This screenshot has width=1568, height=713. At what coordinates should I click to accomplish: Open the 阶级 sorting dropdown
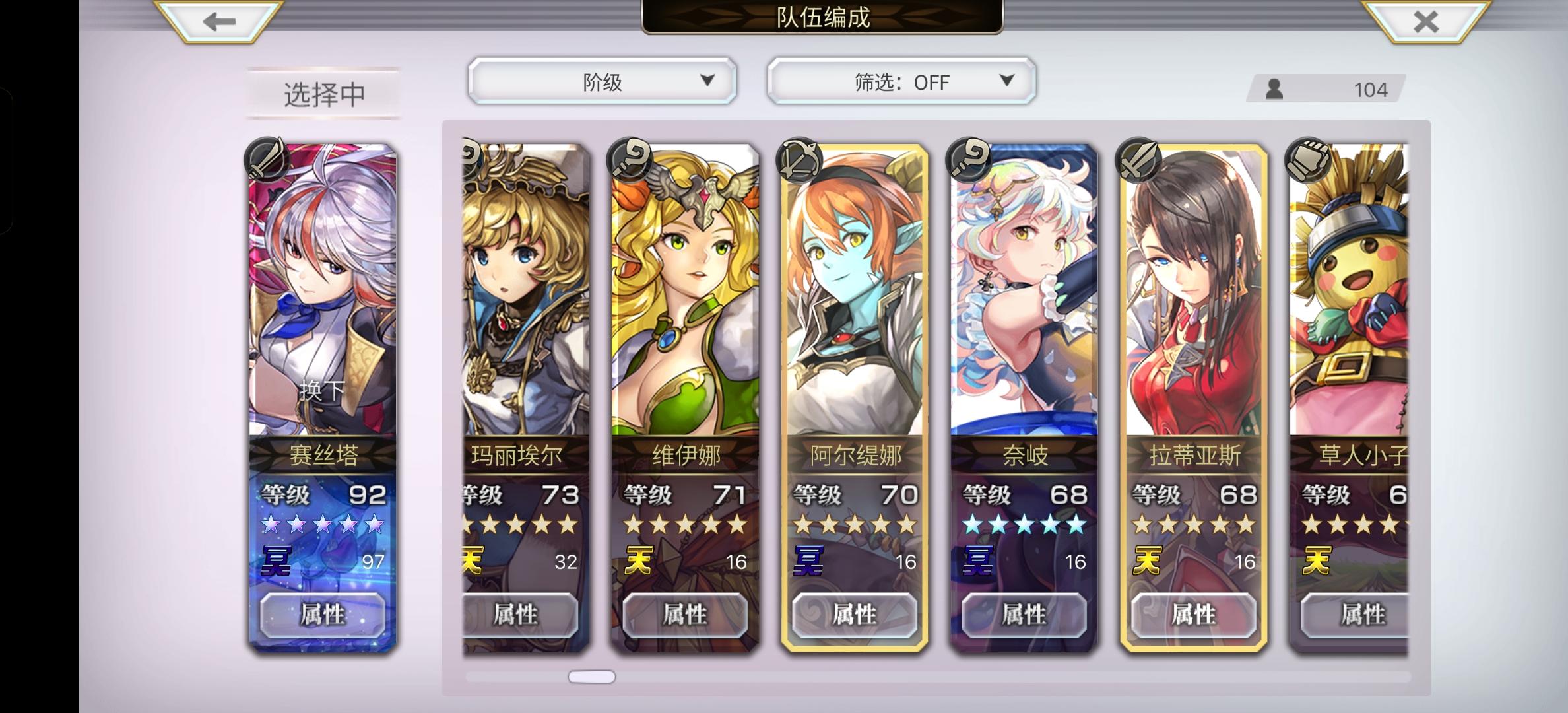pyautogui.click(x=601, y=81)
